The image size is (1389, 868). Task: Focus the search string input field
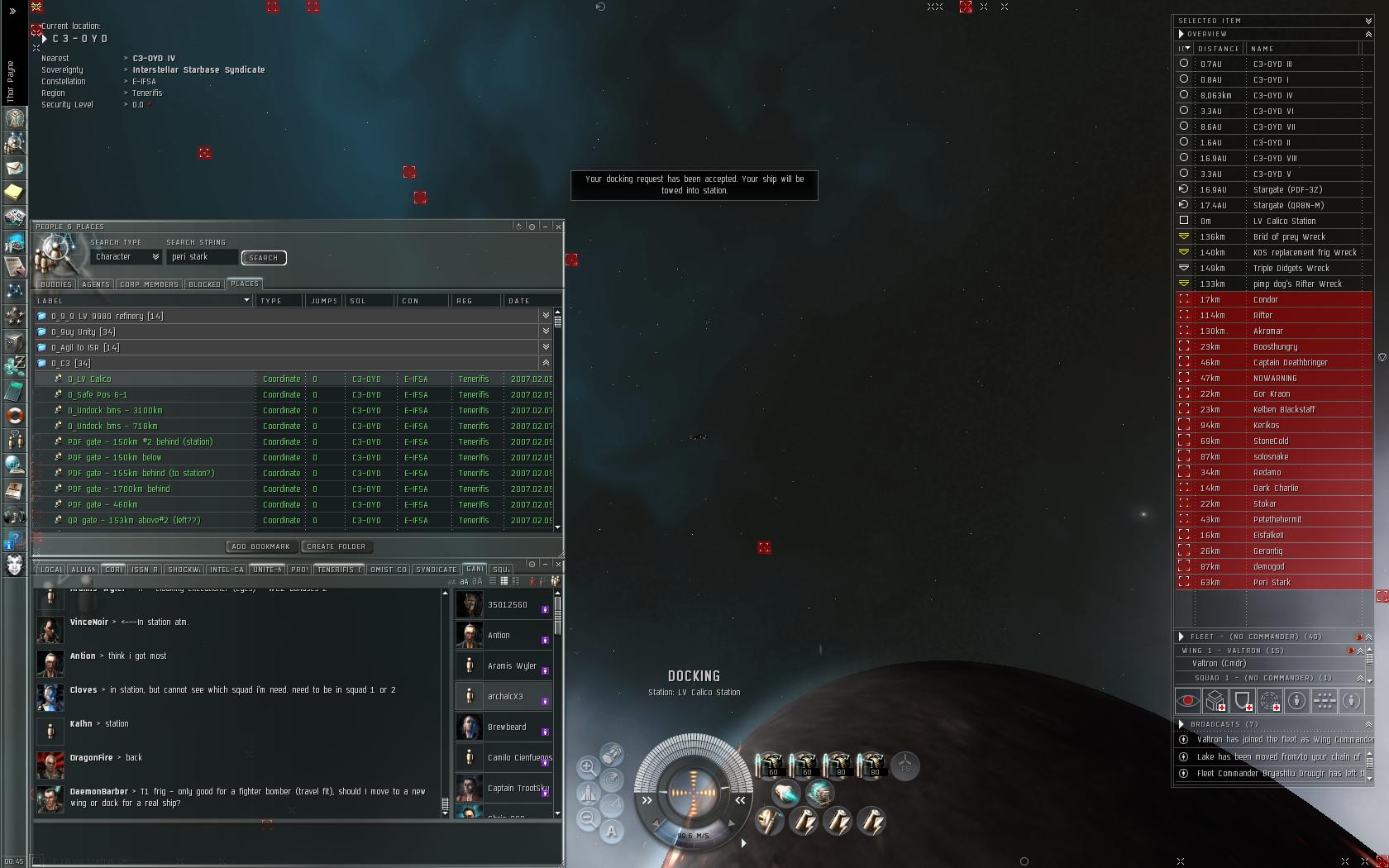(202, 257)
